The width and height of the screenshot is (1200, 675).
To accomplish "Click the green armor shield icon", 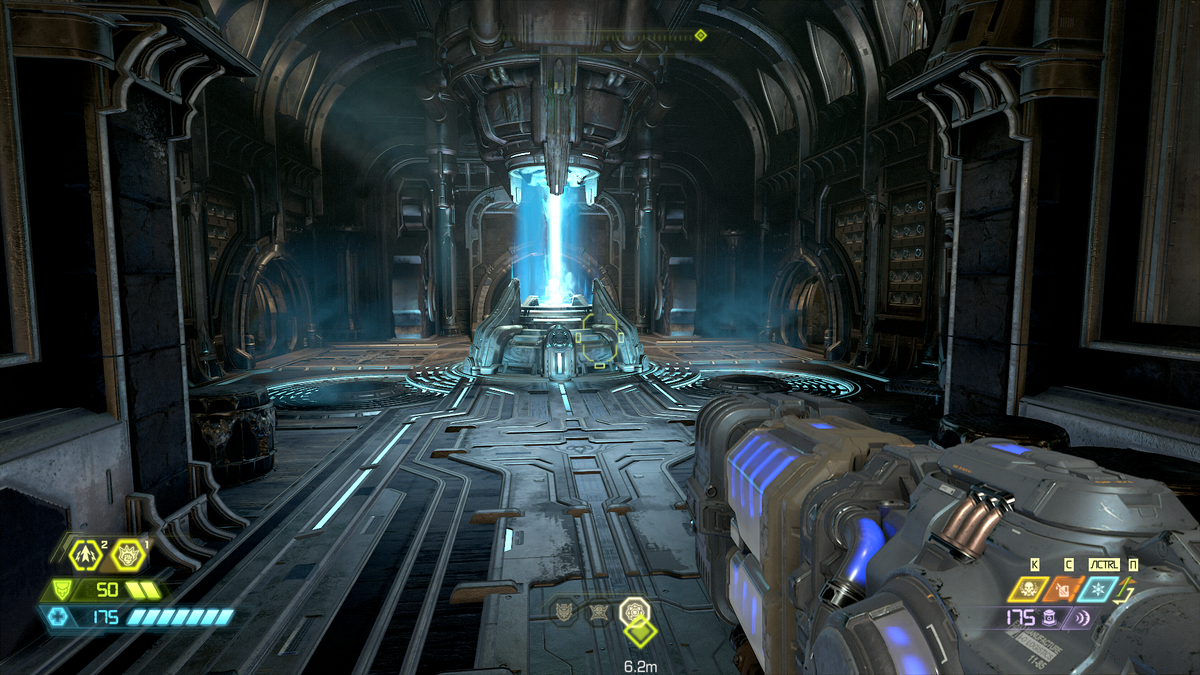I will point(62,590).
